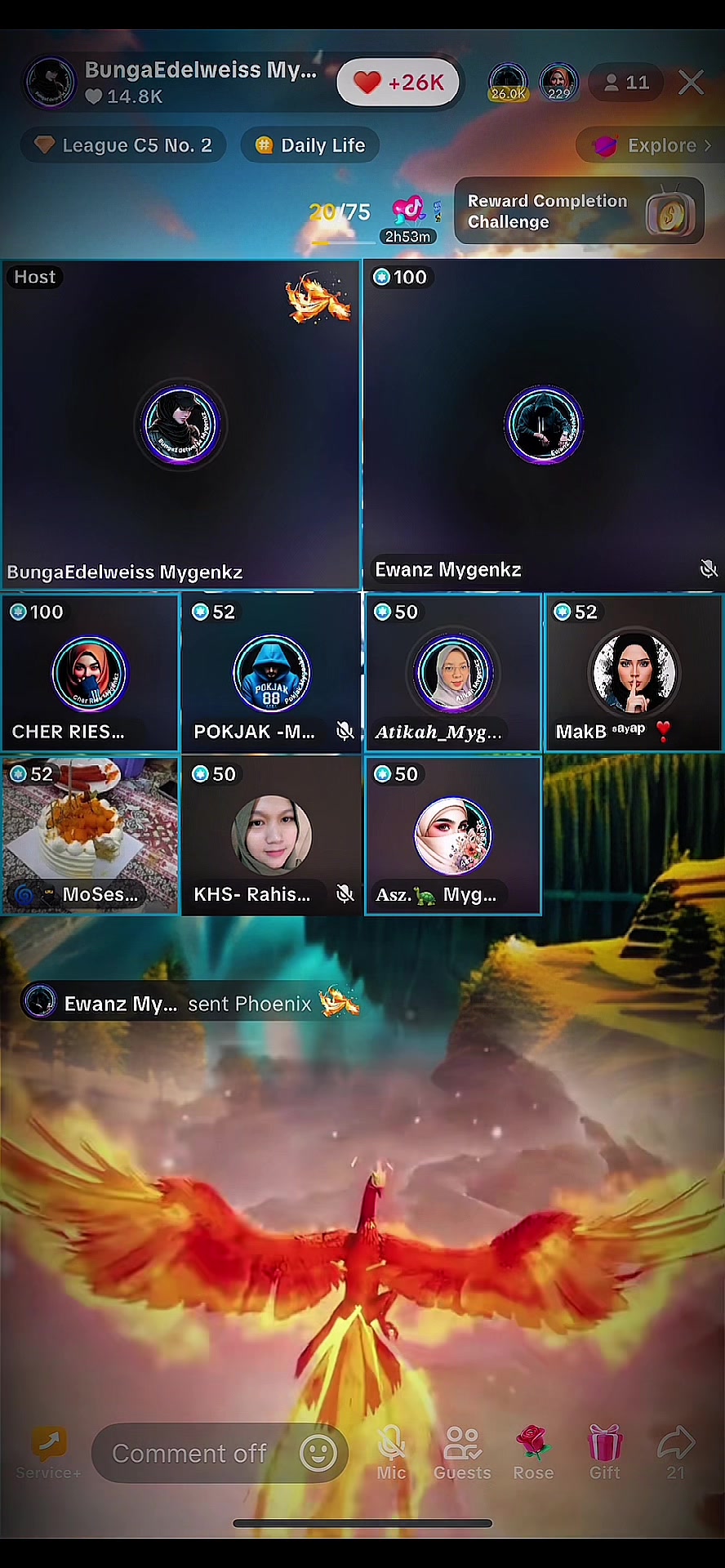Select the Daily Life category tag
The width and height of the screenshot is (725, 1568).
pos(310,145)
